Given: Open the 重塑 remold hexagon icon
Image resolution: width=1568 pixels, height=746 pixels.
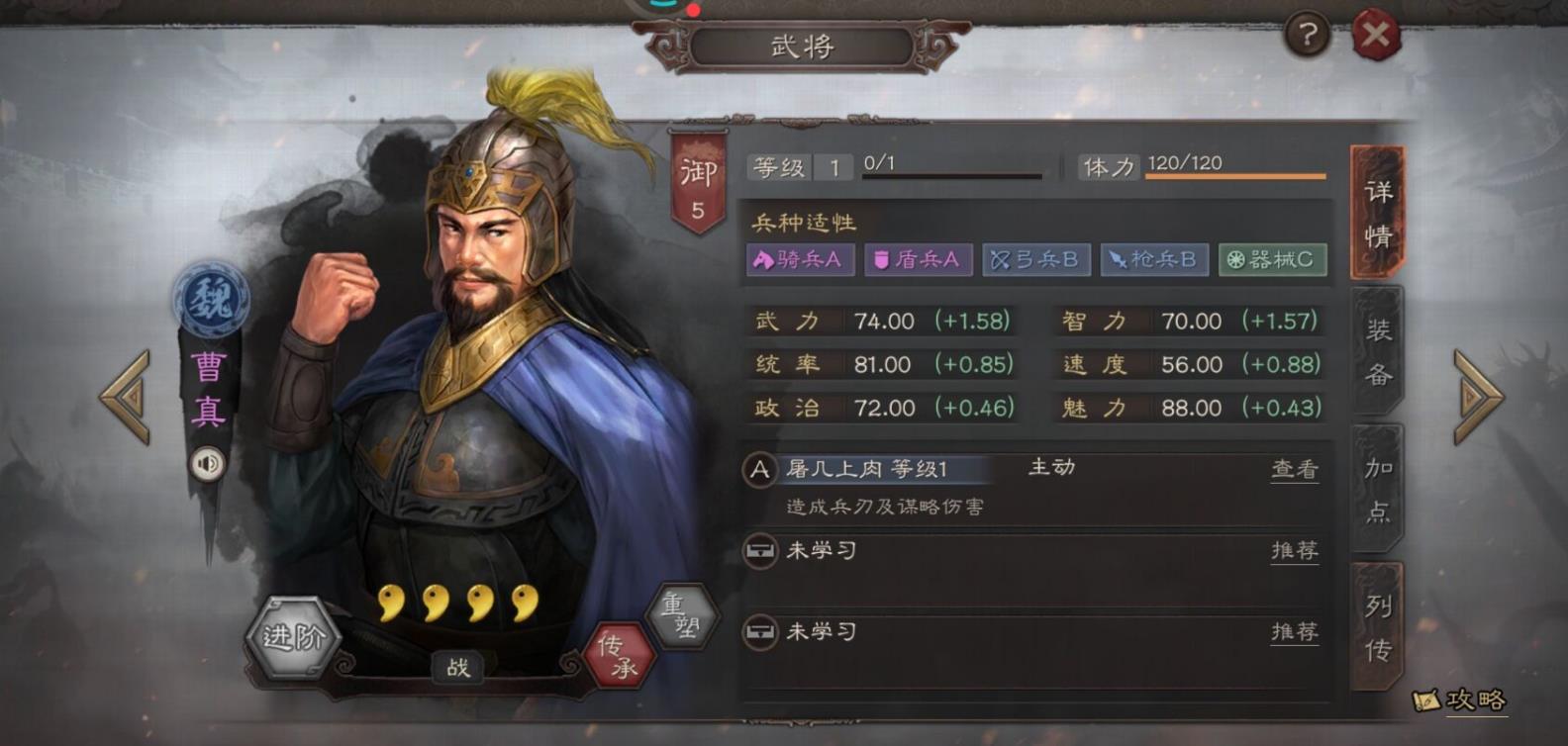Looking at the screenshot, I should [x=683, y=618].
